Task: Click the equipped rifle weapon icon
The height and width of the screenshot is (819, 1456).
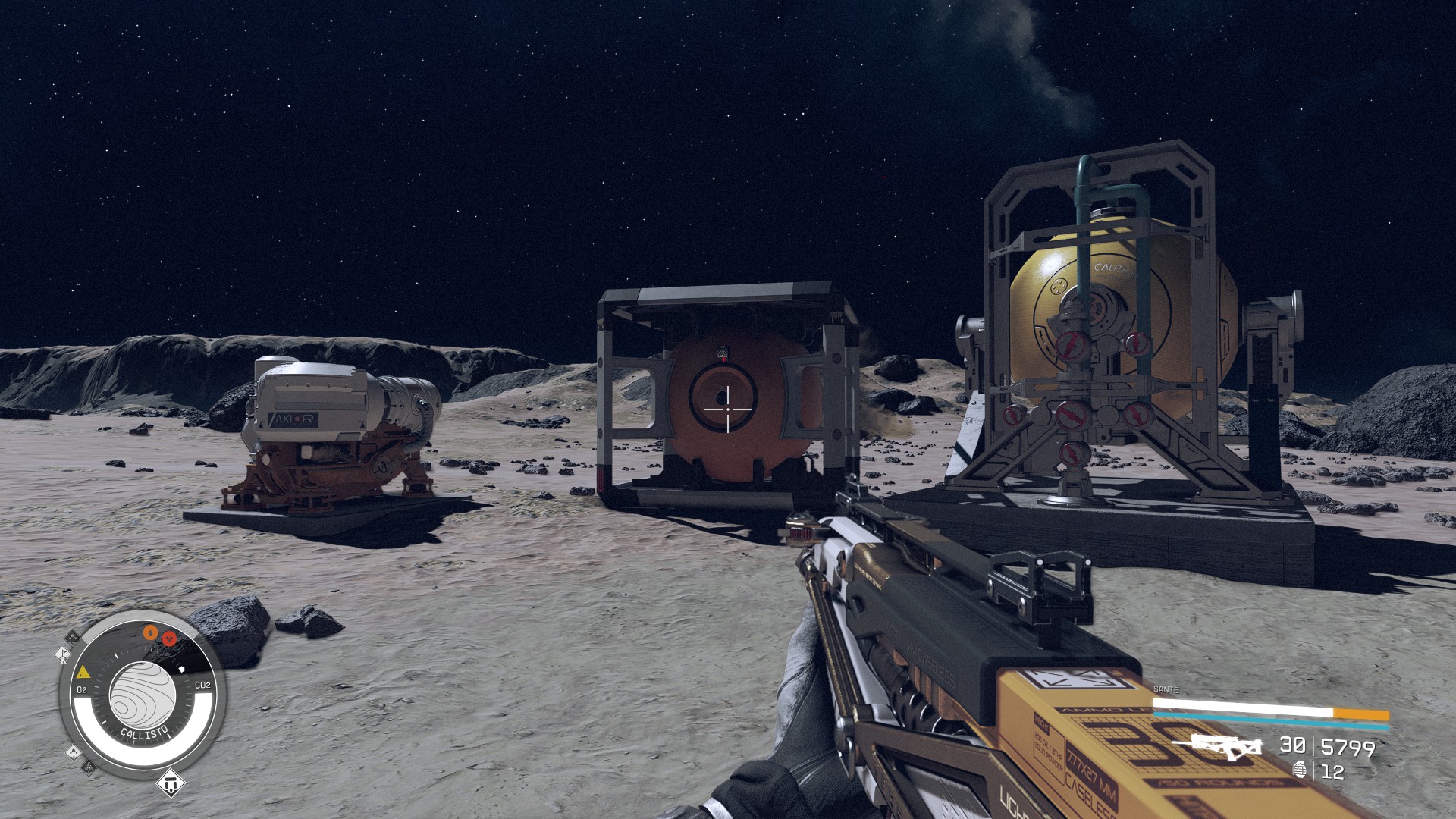Action: pyautogui.click(x=1221, y=746)
